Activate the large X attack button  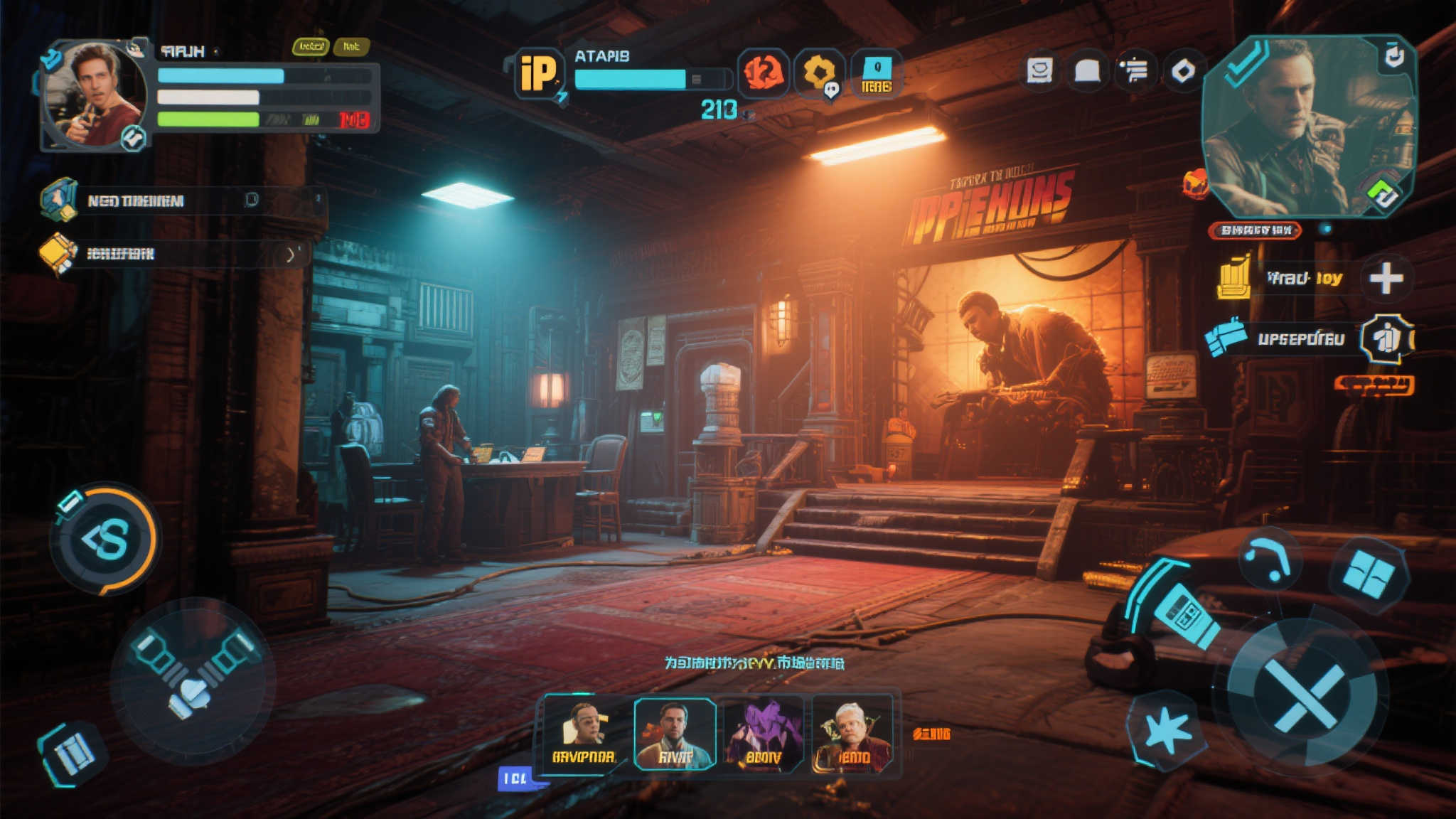click(x=1302, y=697)
